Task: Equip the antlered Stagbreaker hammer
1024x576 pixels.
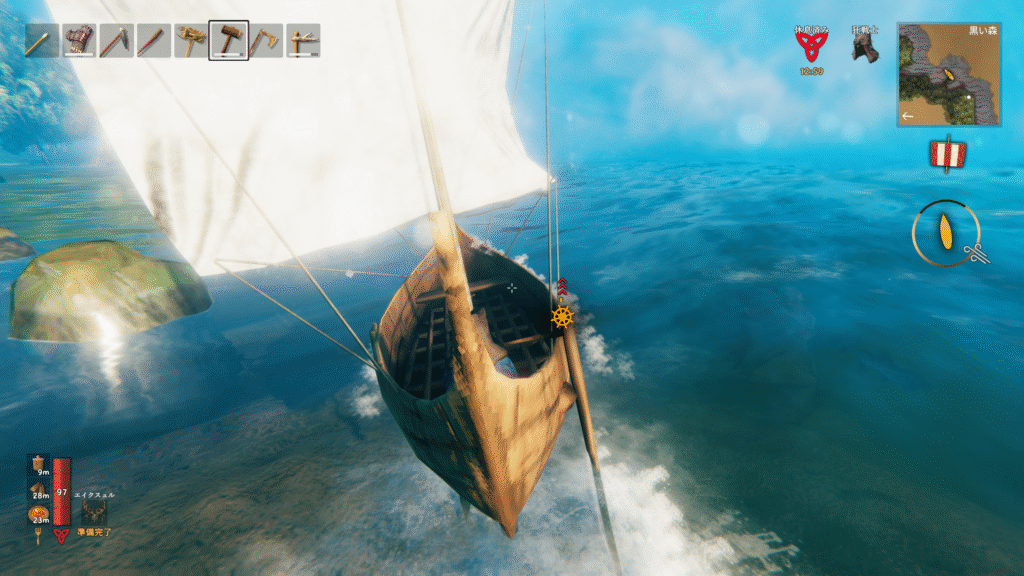Action: point(191,41)
